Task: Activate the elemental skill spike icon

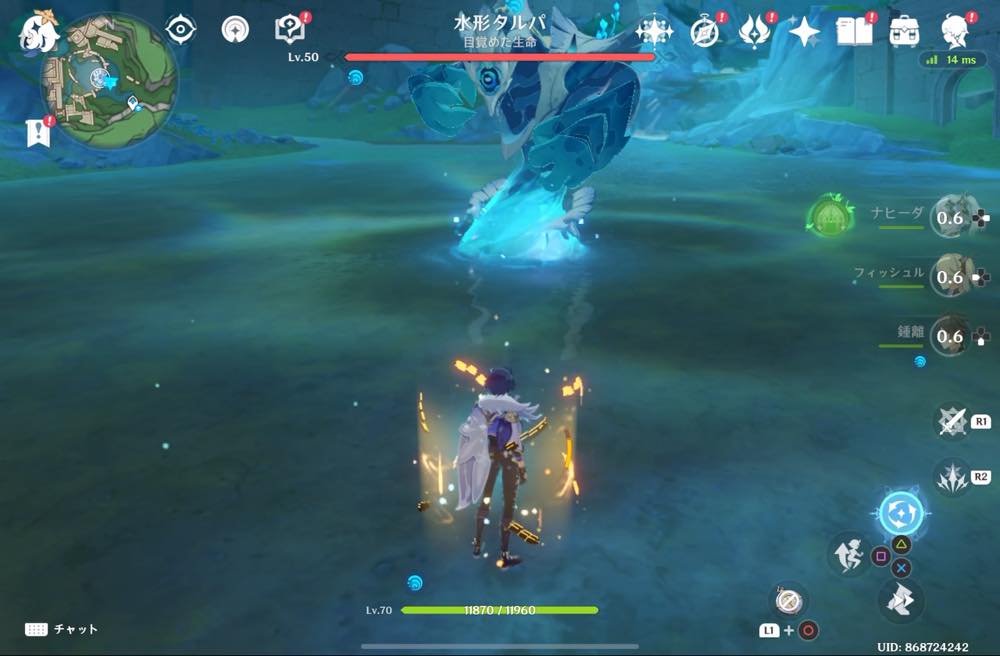Action: pyautogui.click(x=952, y=477)
